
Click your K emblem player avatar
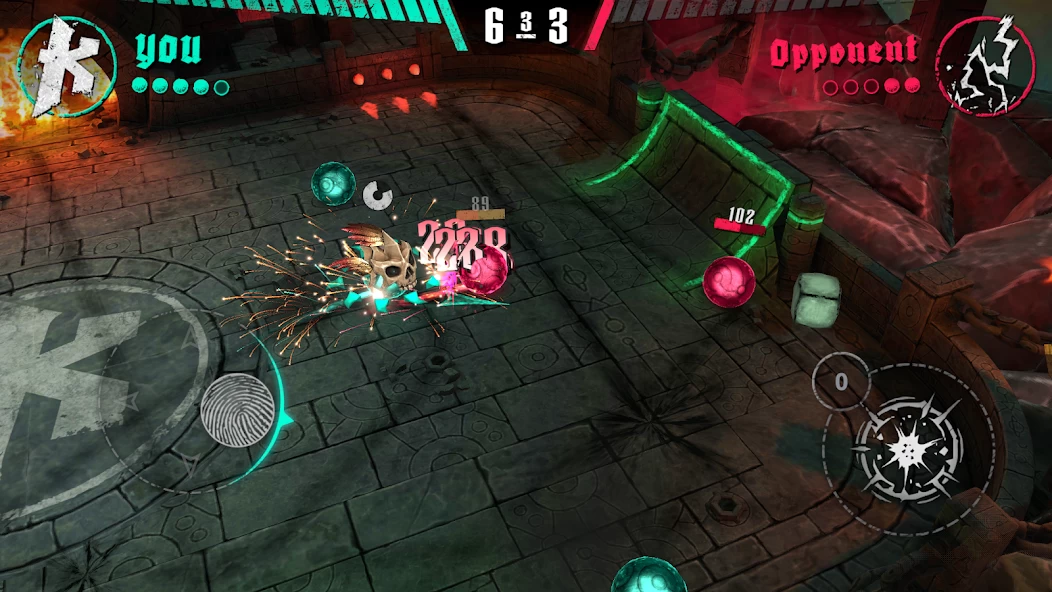[x=68, y=66]
